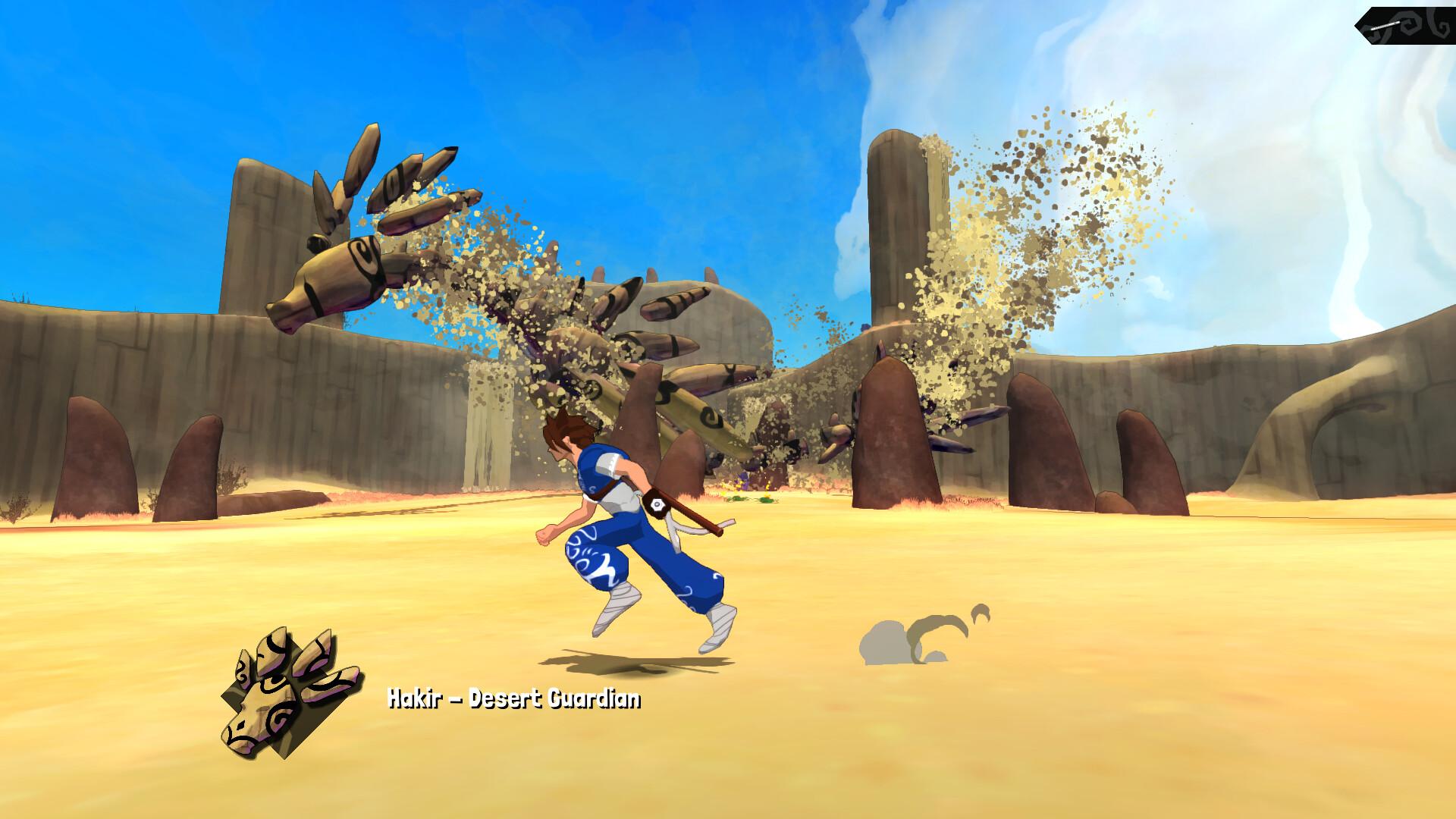
Task: Click the dash separator in the boss title
Action: click(457, 698)
